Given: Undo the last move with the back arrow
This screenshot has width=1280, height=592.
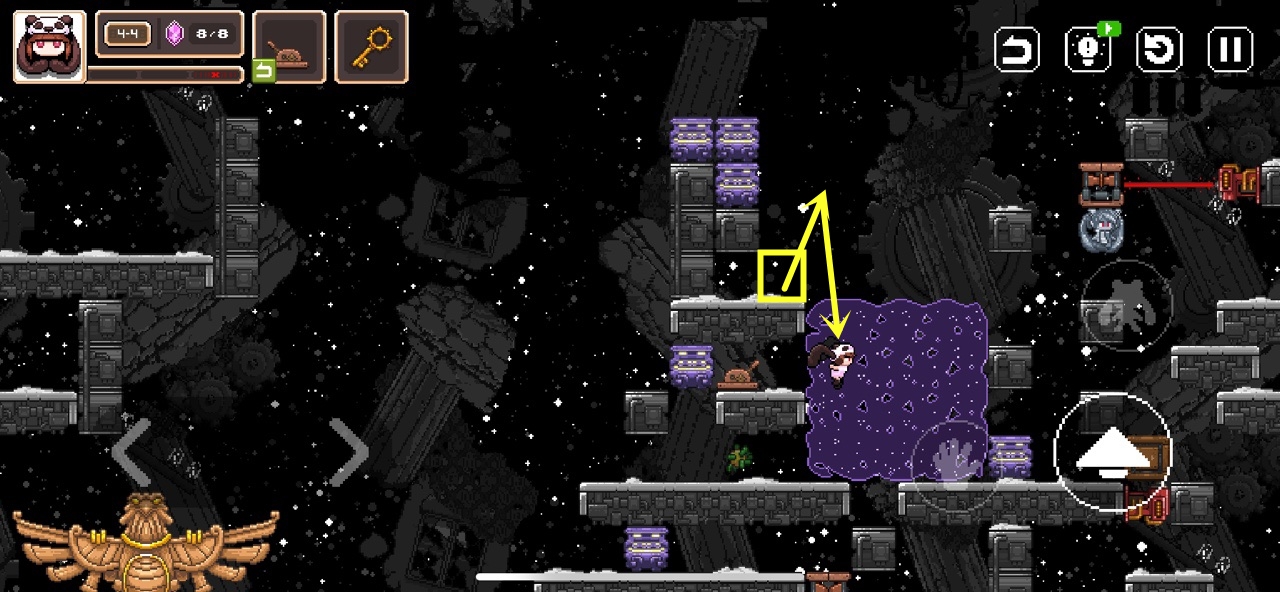Looking at the screenshot, I should point(1017,49).
